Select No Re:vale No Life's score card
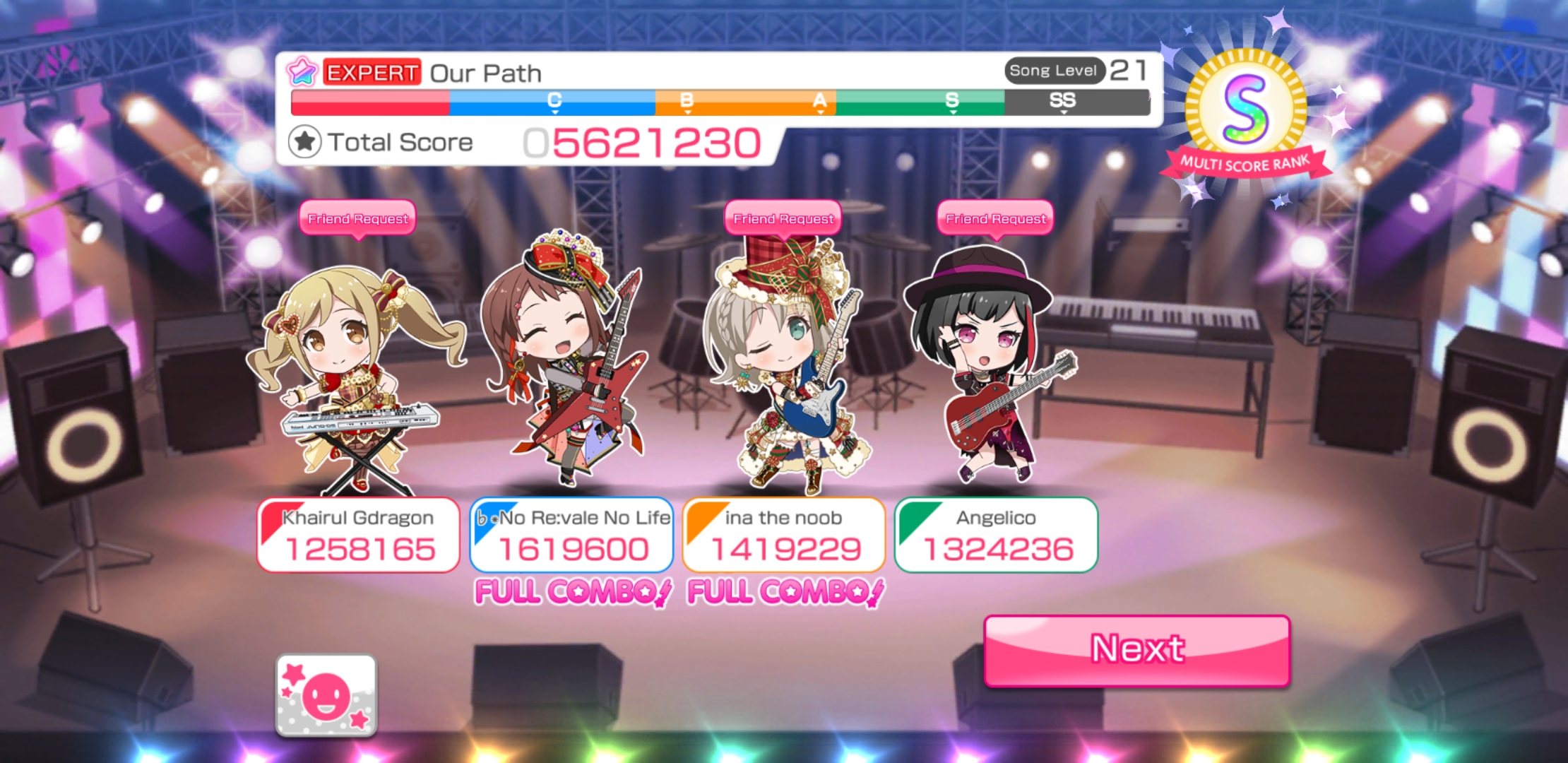Image resolution: width=1568 pixels, height=763 pixels. click(x=571, y=536)
